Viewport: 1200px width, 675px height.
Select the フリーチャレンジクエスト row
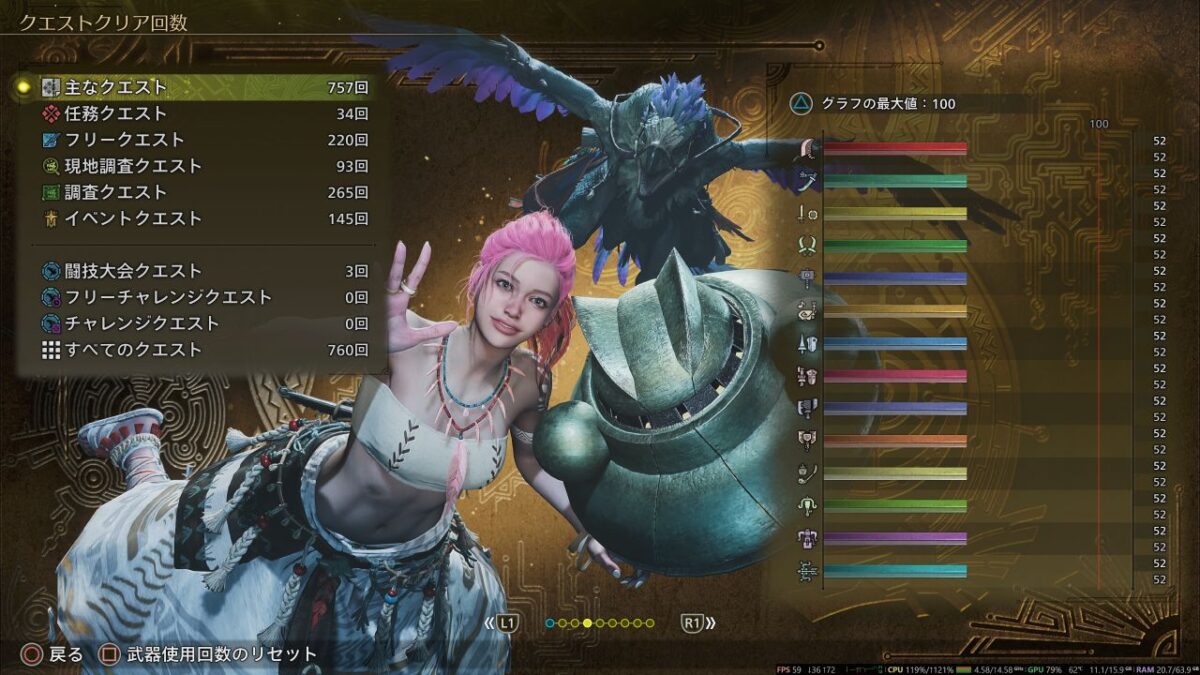[195, 297]
